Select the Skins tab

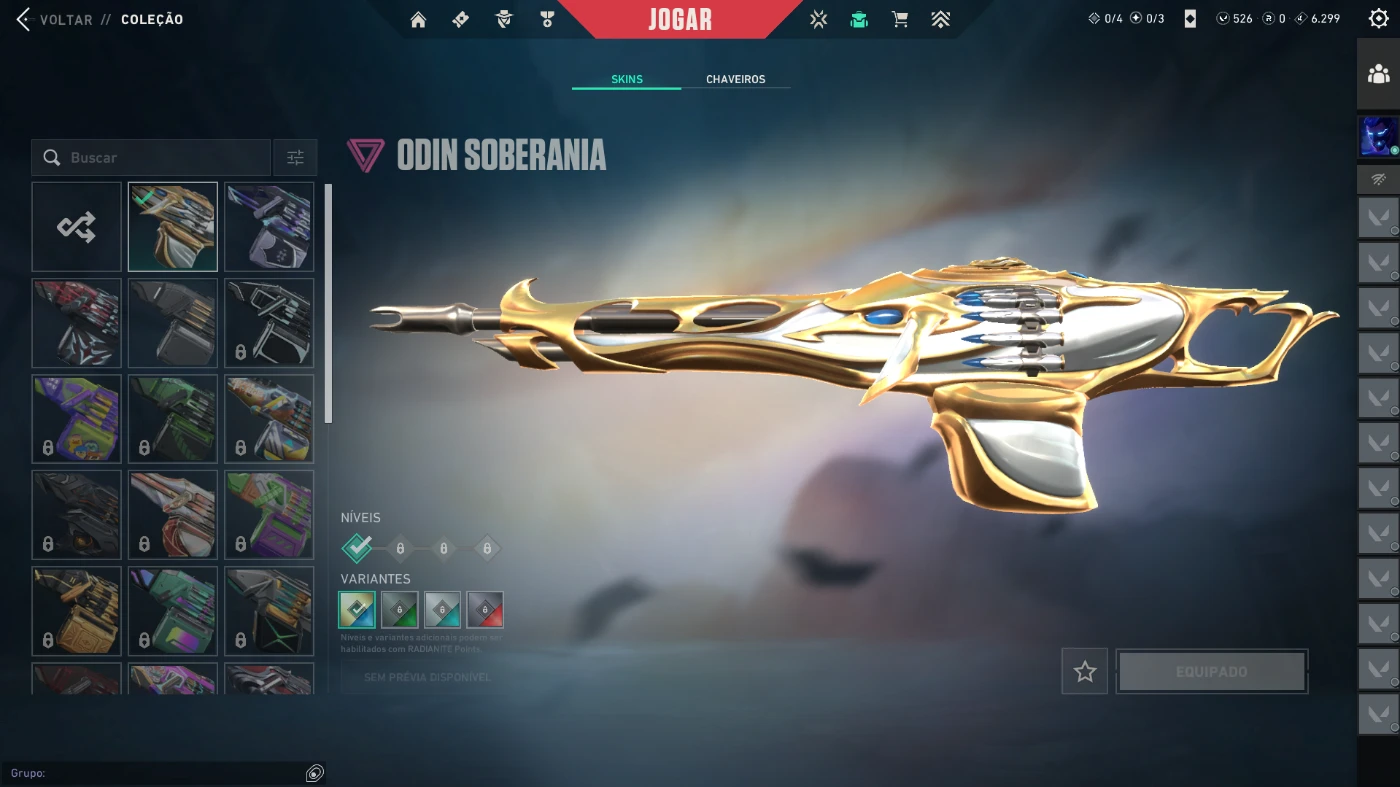[x=627, y=79]
